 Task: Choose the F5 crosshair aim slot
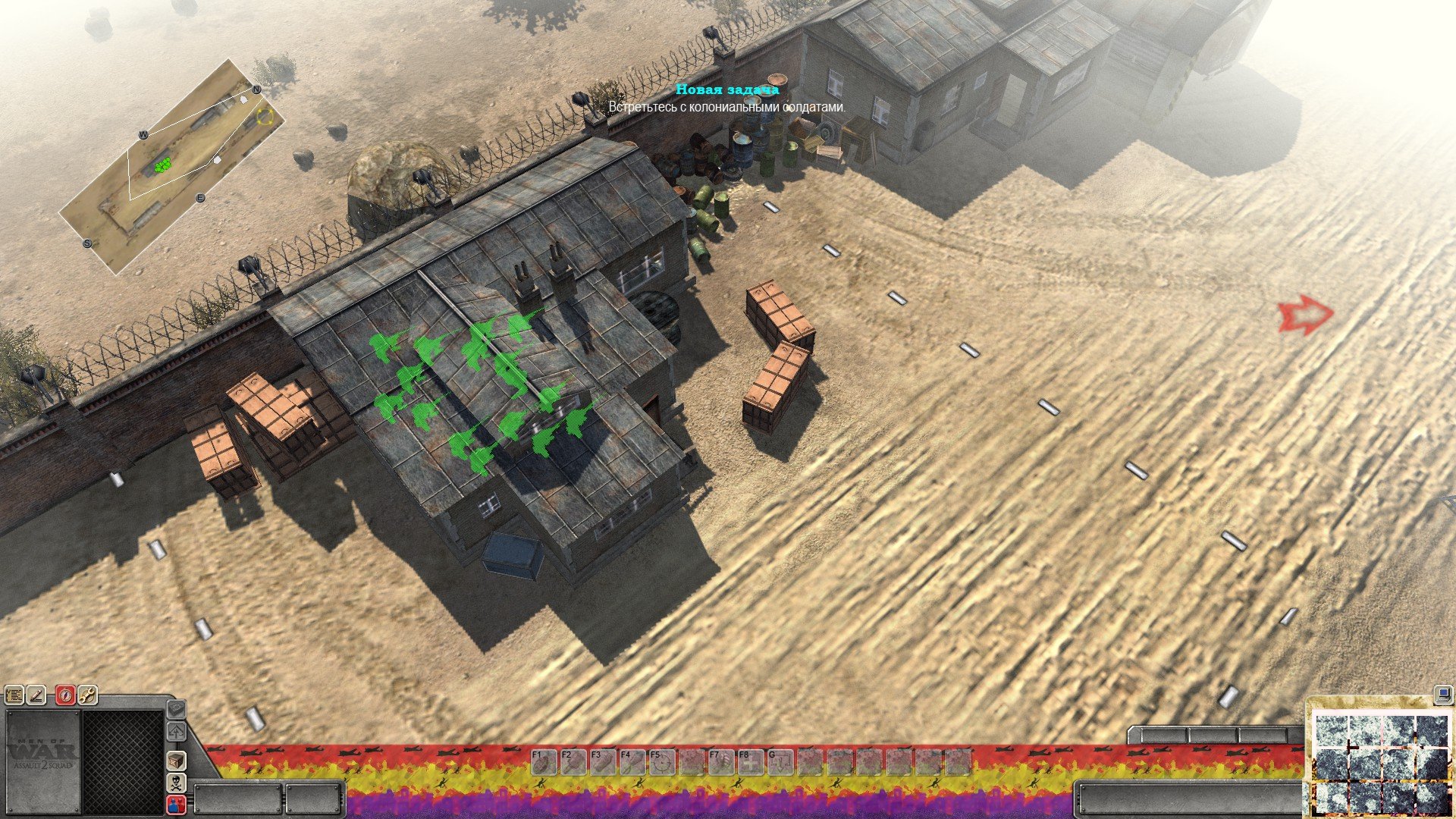(661, 762)
